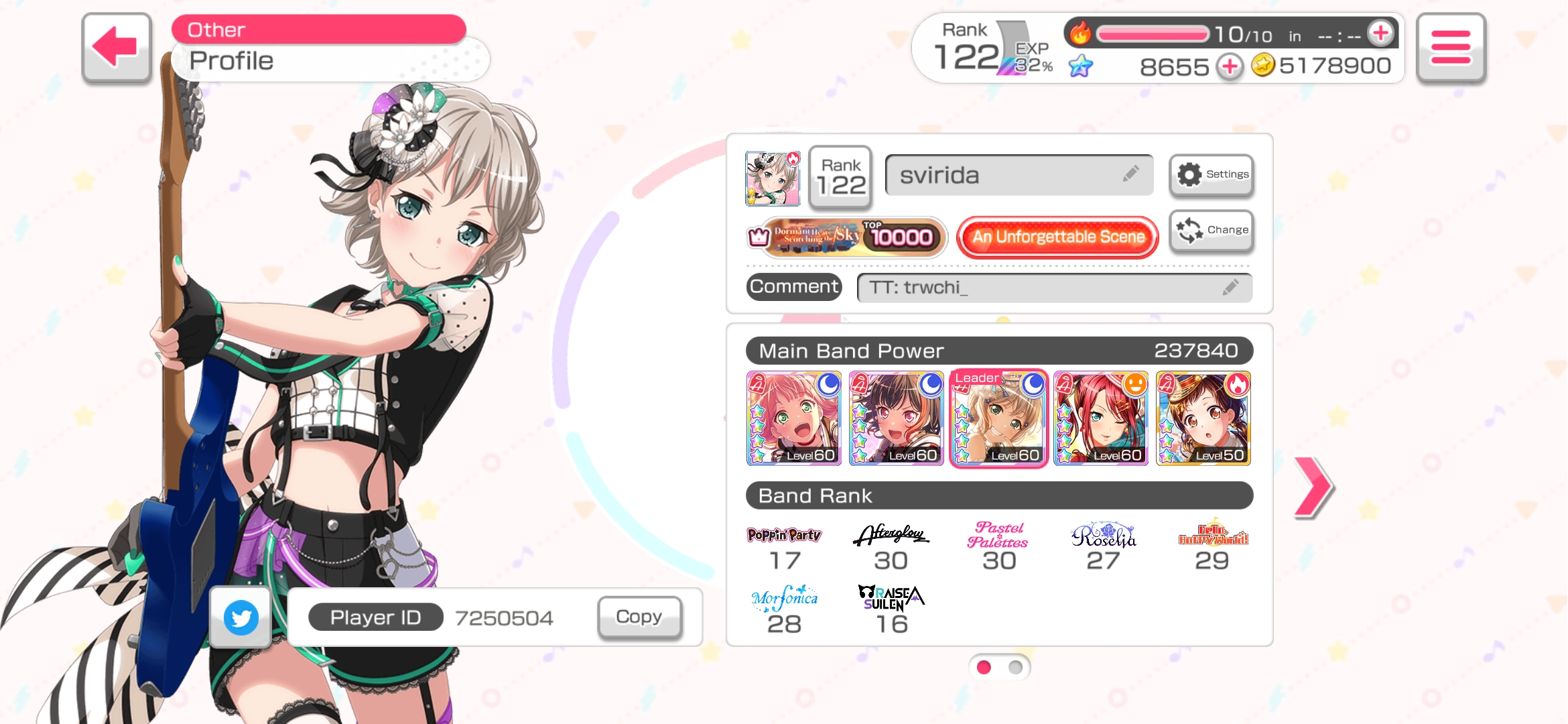Edit the profile comment field

(x=1054, y=288)
